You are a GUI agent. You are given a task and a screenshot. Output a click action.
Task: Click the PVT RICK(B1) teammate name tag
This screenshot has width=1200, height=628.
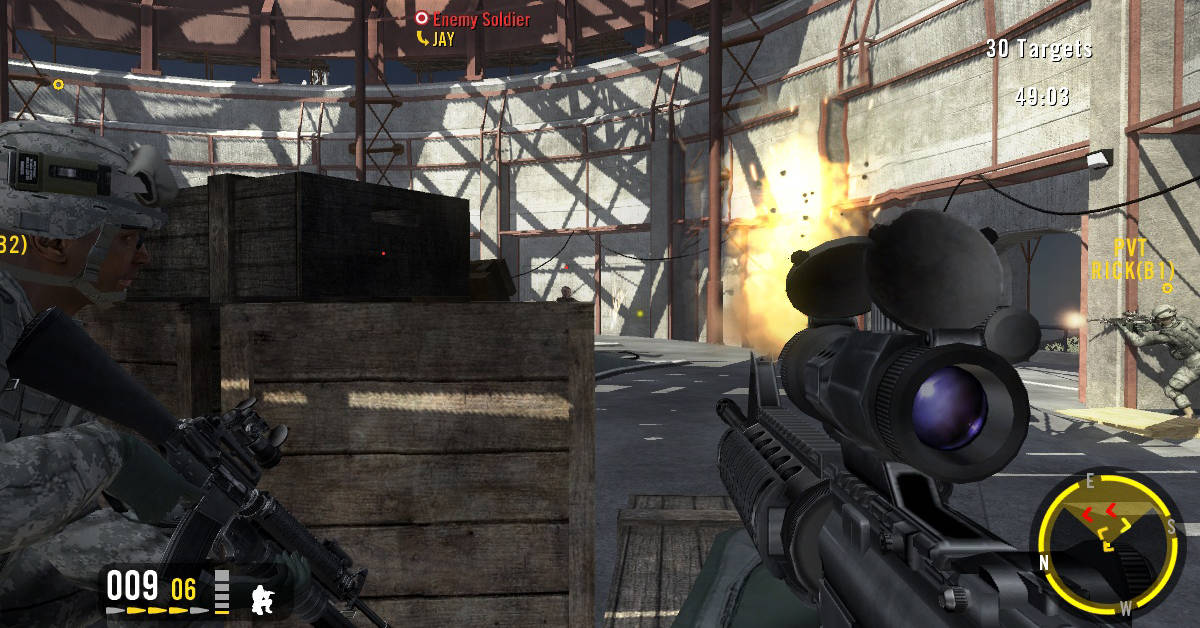pyautogui.click(x=1132, y=260)
